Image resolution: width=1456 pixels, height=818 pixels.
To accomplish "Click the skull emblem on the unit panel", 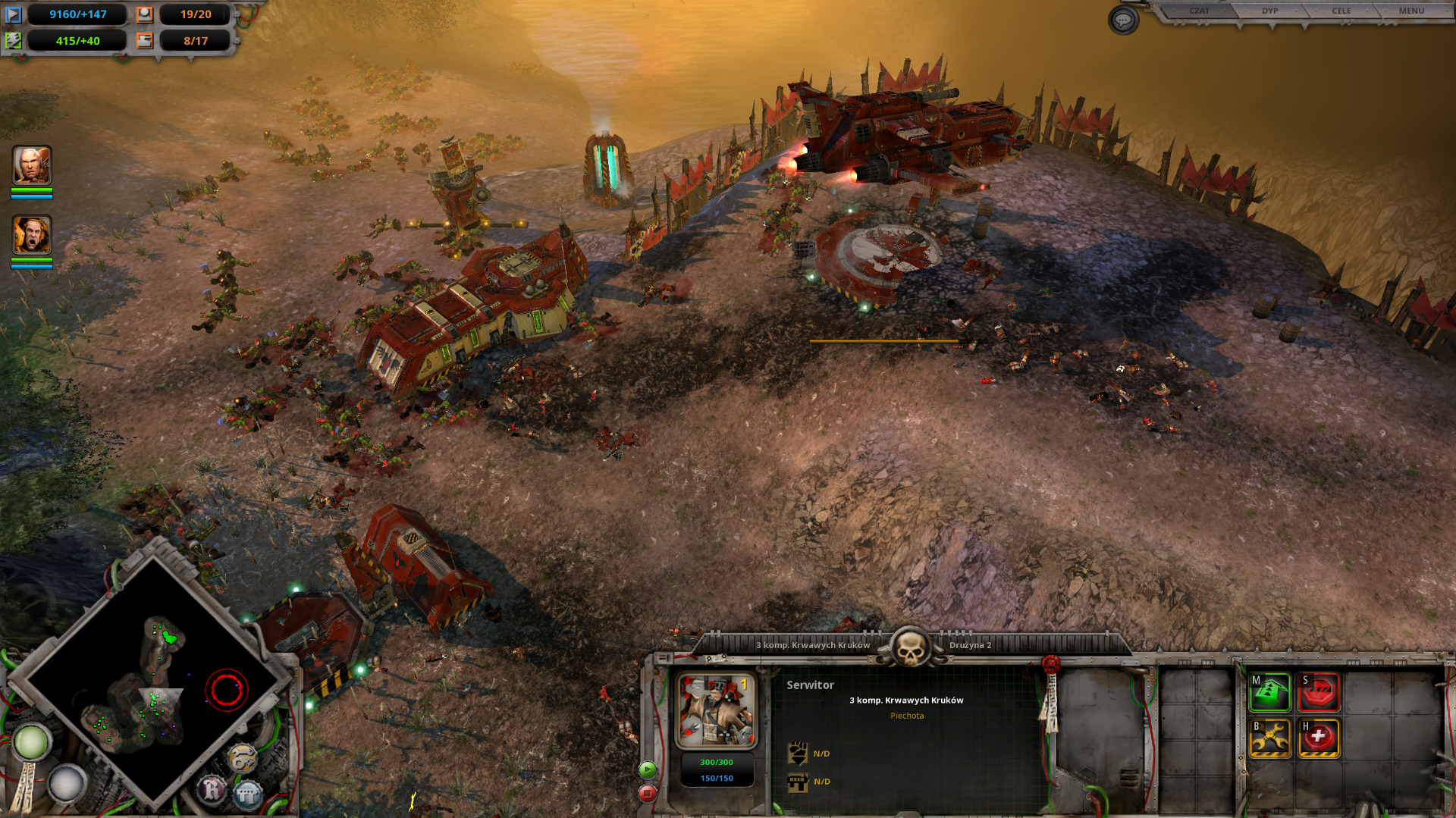I will click(909, 647).
